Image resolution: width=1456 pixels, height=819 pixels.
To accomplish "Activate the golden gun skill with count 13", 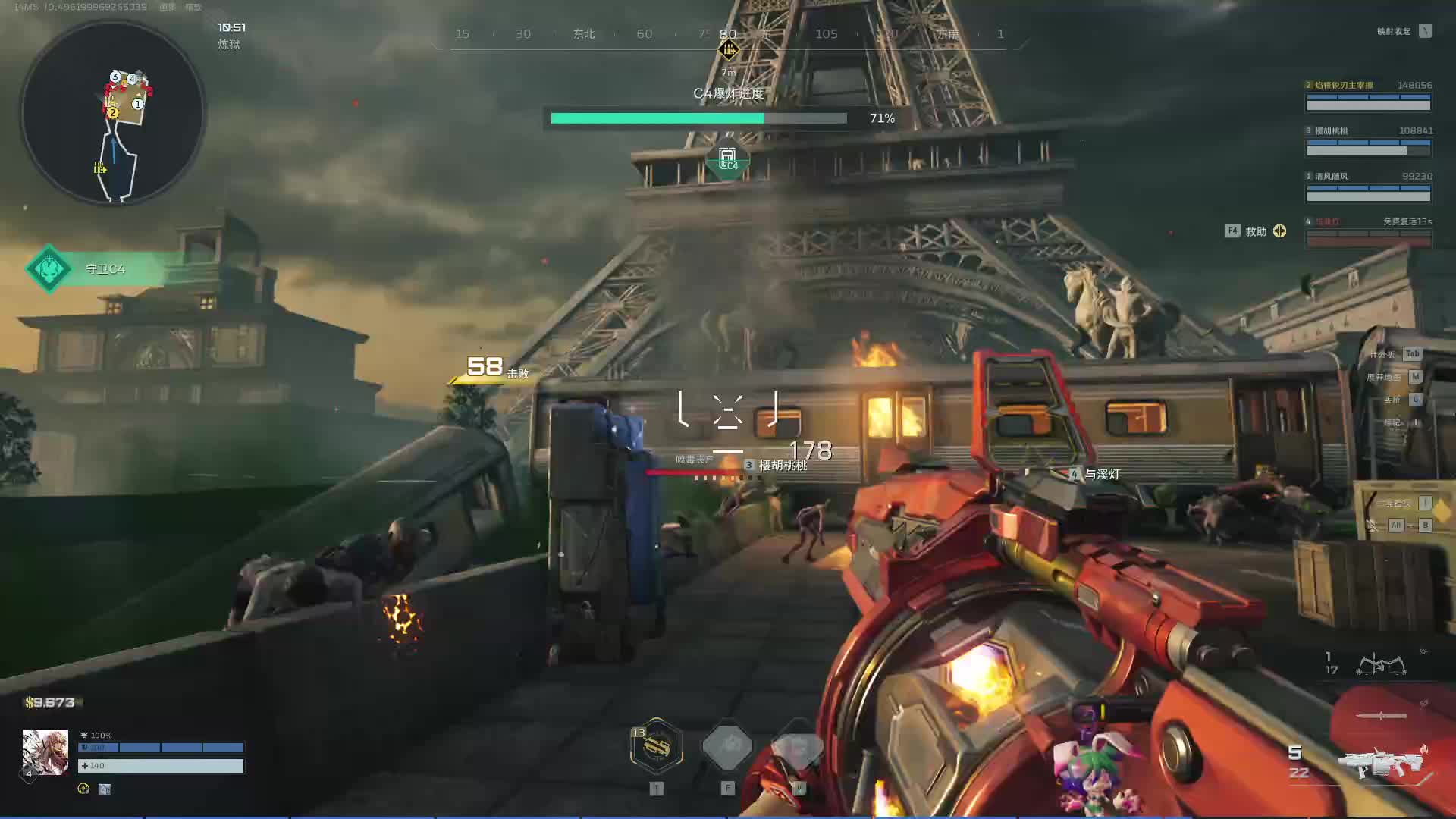I will pyautogui.click(x=657, y=746).
